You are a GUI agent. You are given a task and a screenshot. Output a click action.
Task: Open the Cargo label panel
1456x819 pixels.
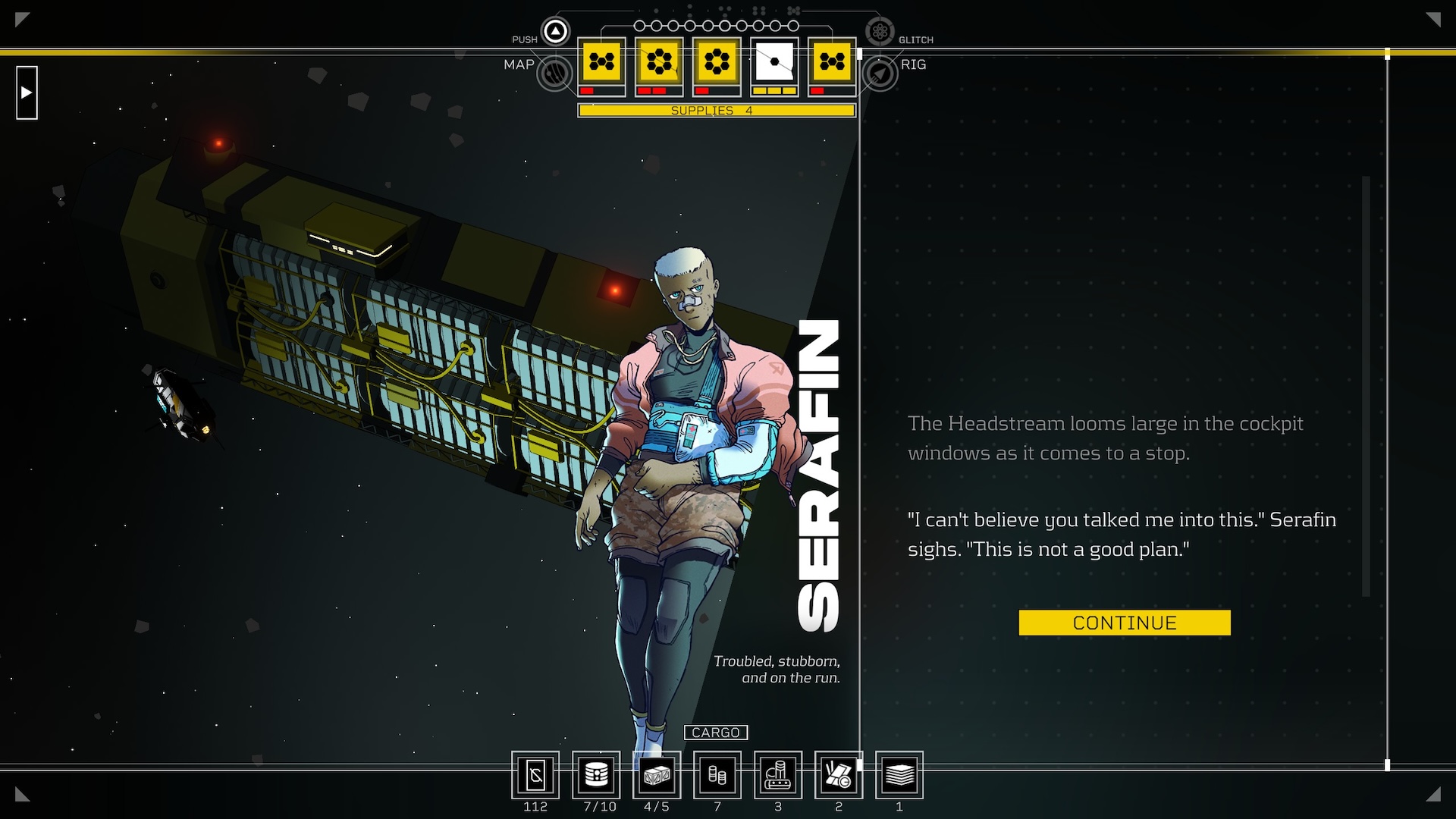(x=716, y=733)
